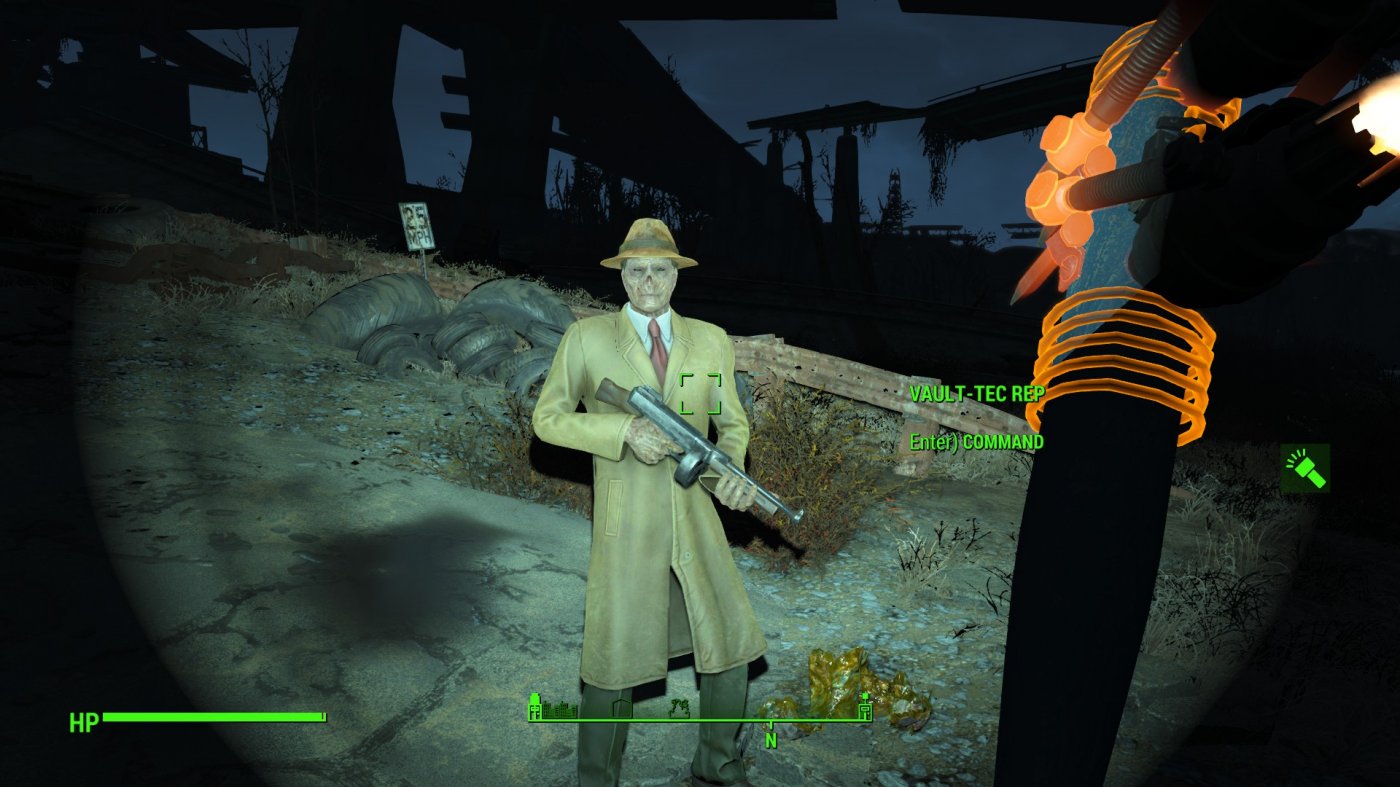The width and height of the screenshot is (1400, 787).
Task: Click the HP label text
Action: coord(83,718)
